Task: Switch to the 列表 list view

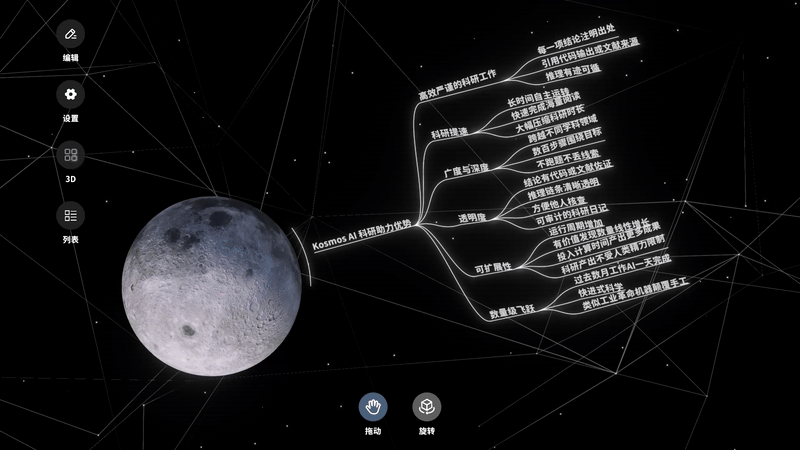Action: pyautogui.click(x=70, y=215)
